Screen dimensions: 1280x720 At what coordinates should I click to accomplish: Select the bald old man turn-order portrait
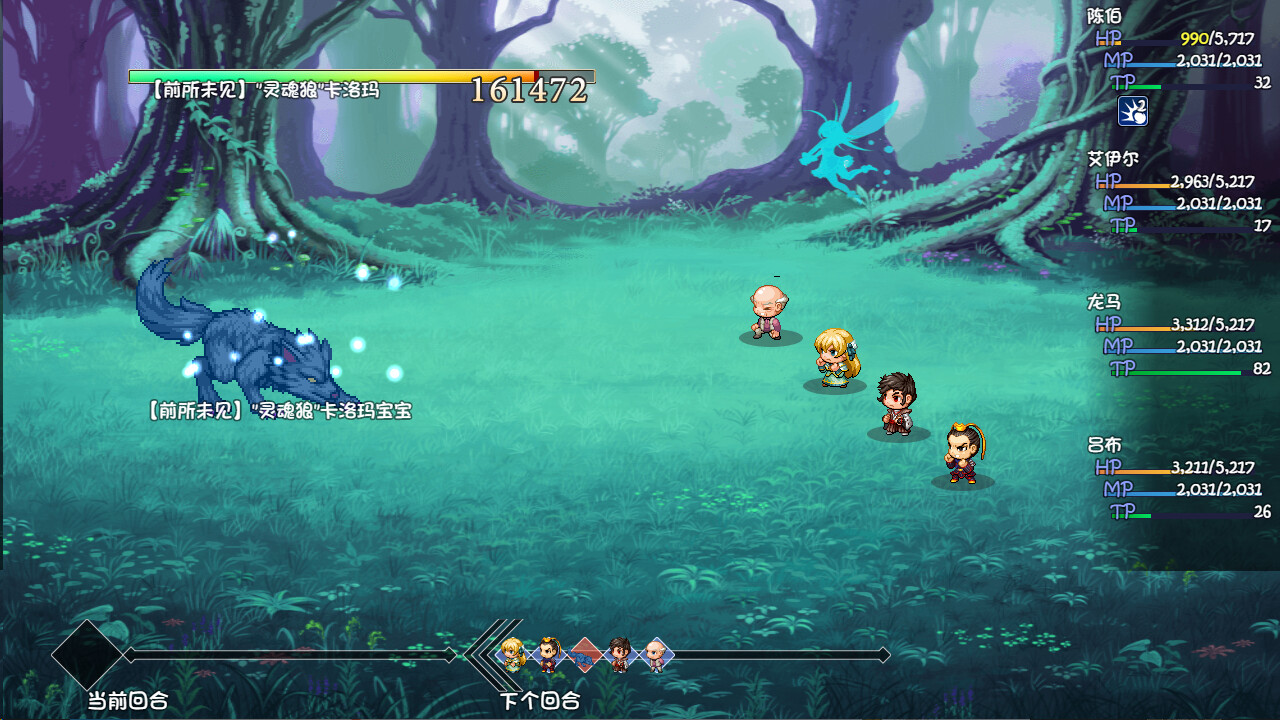[655, 654]
